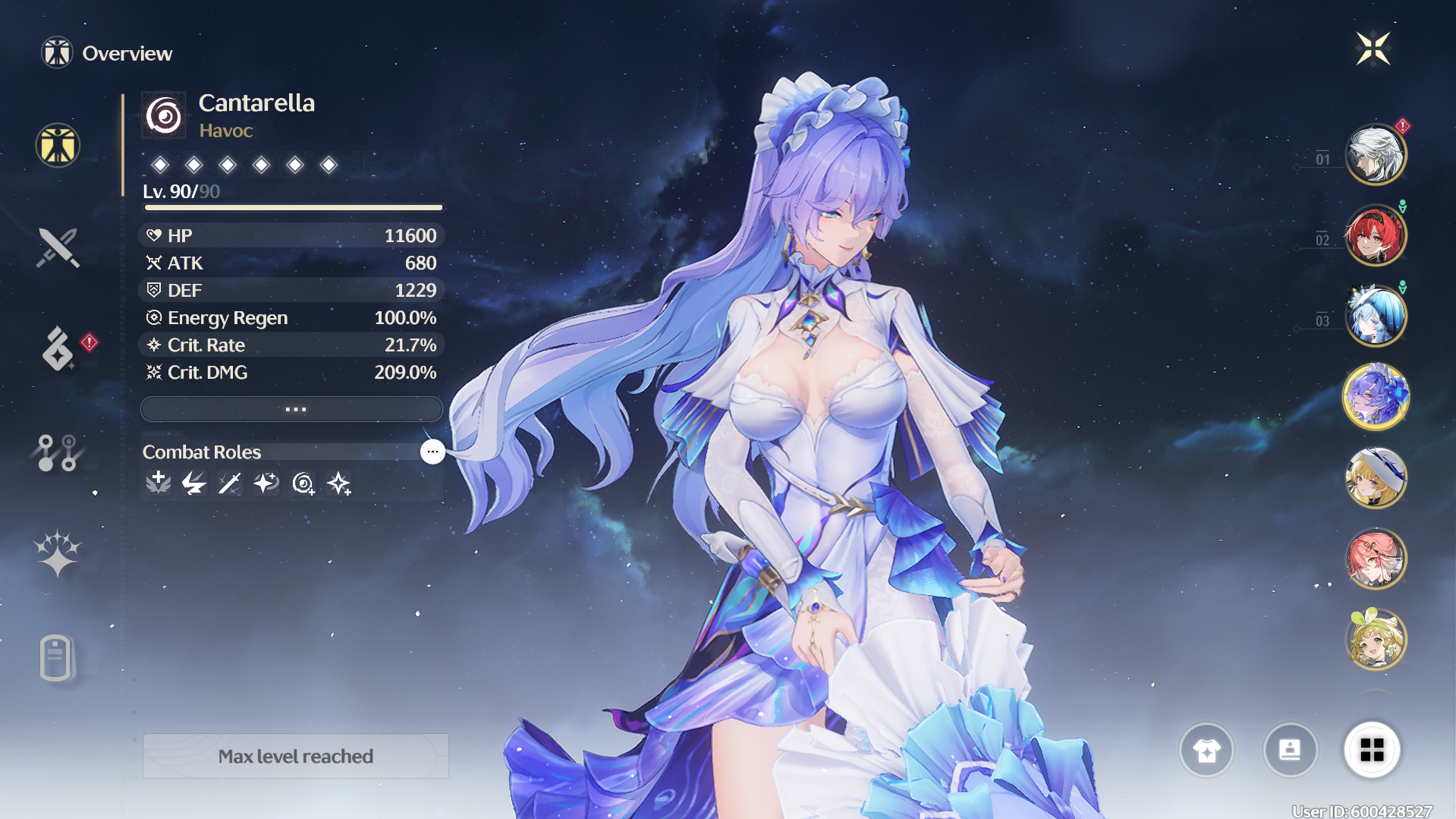This screenshot has height=819, width=1456.
Task: Open the outfit wardrobe shirt button
Action: [x=1206, y=750]
